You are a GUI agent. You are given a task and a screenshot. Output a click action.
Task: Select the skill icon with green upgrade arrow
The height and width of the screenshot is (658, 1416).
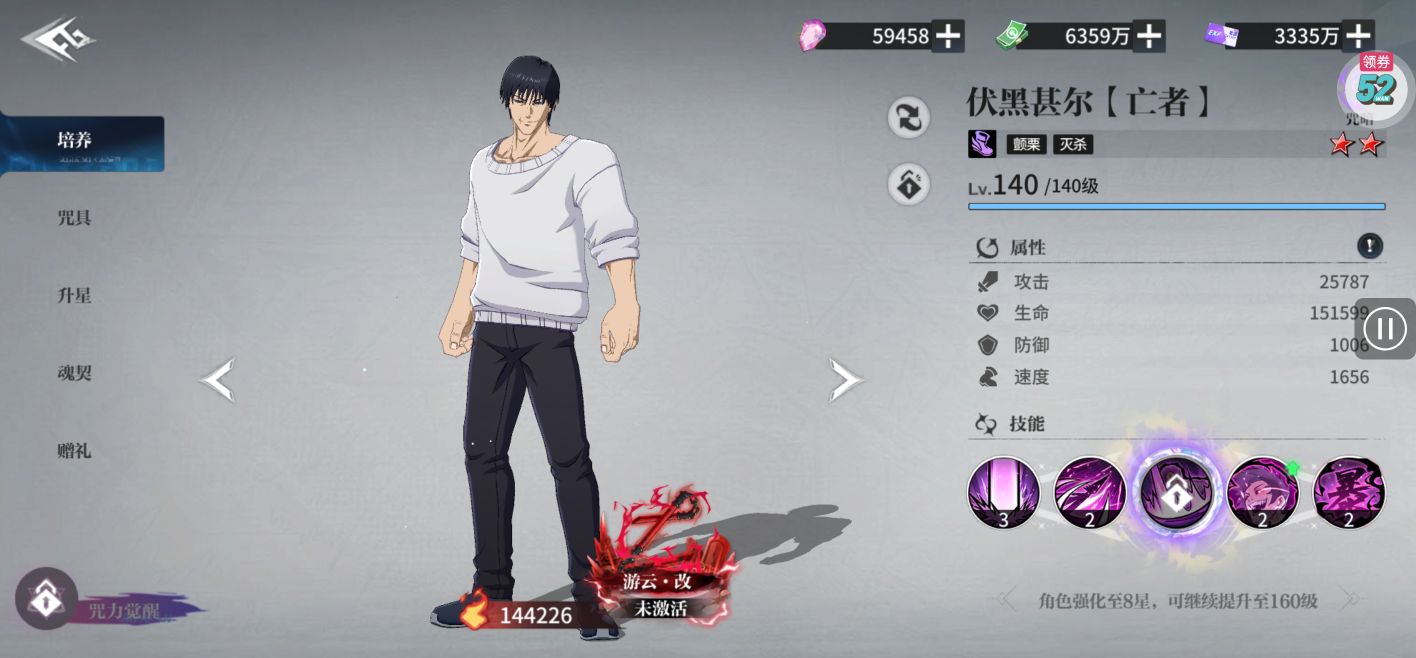1262,493
